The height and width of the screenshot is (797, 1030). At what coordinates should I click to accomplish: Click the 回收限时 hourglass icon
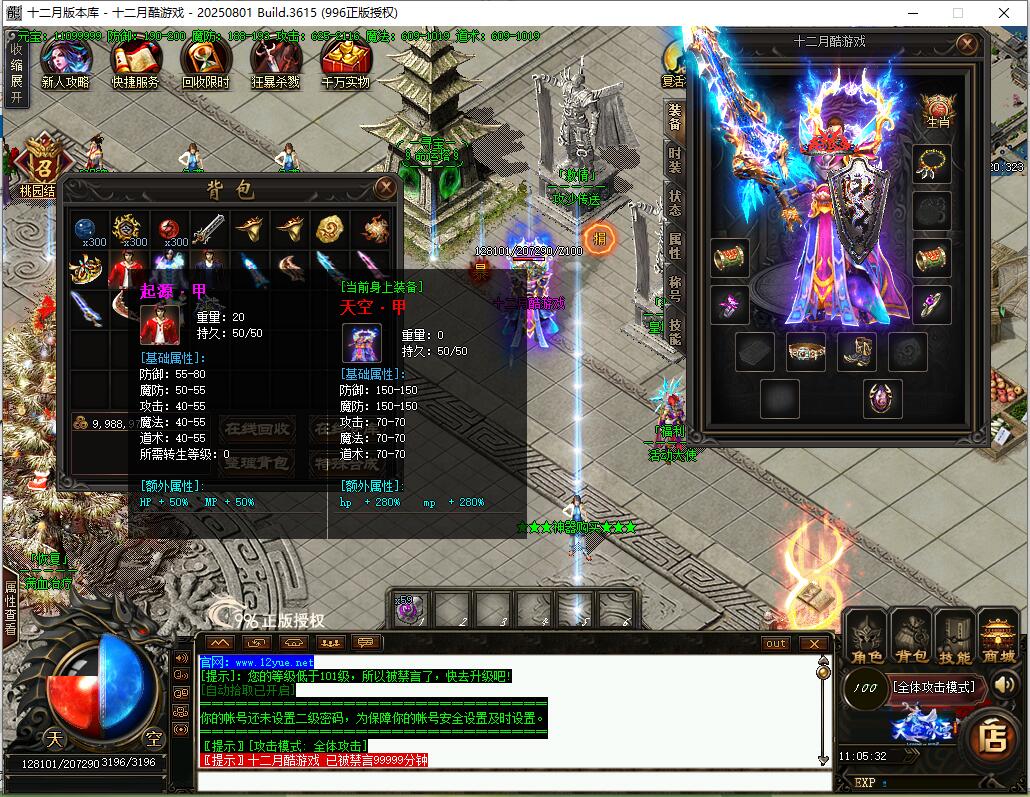(x=205, y=65)
